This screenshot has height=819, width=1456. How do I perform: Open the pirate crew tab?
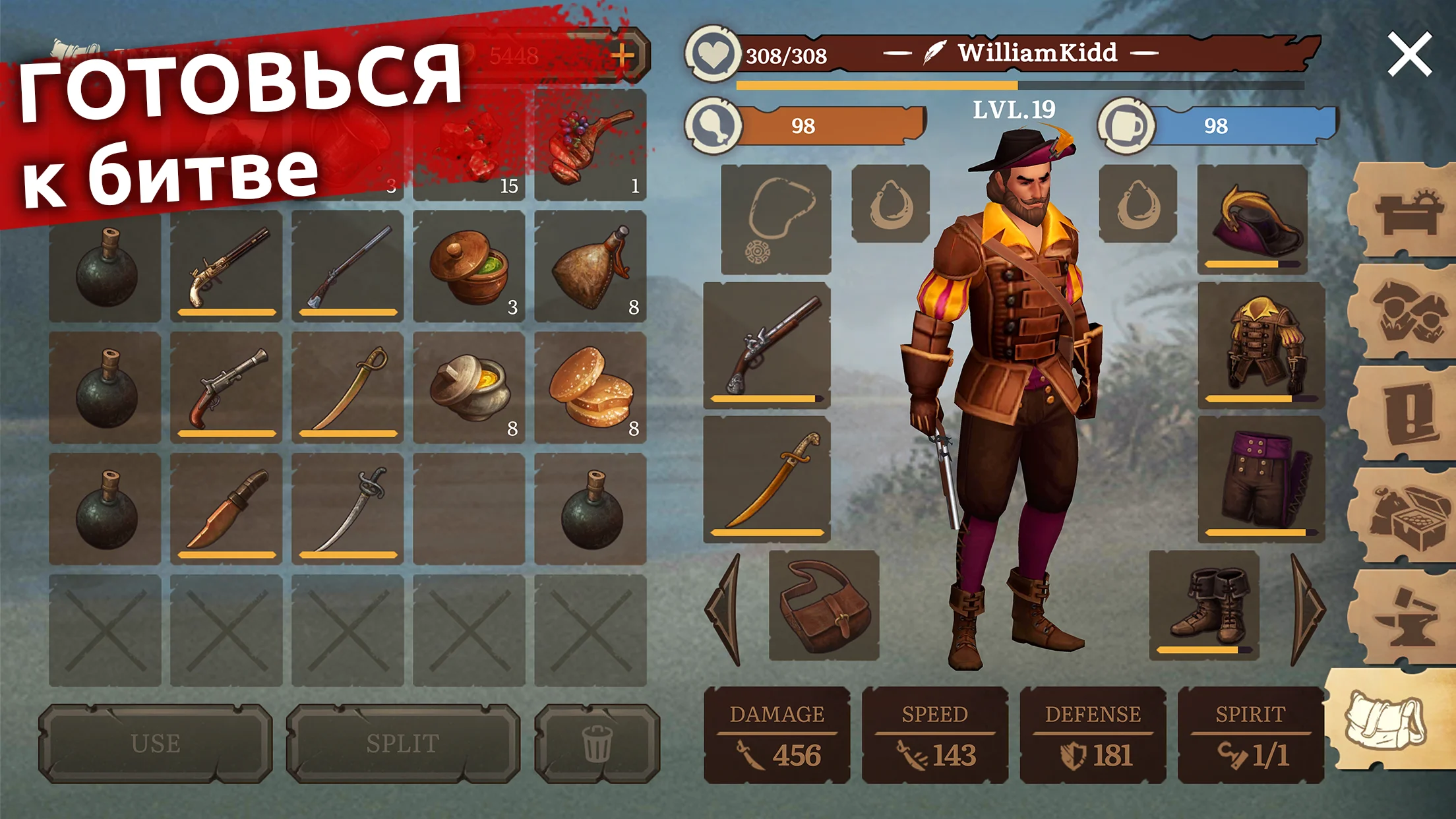click(x=1406, y=312)
